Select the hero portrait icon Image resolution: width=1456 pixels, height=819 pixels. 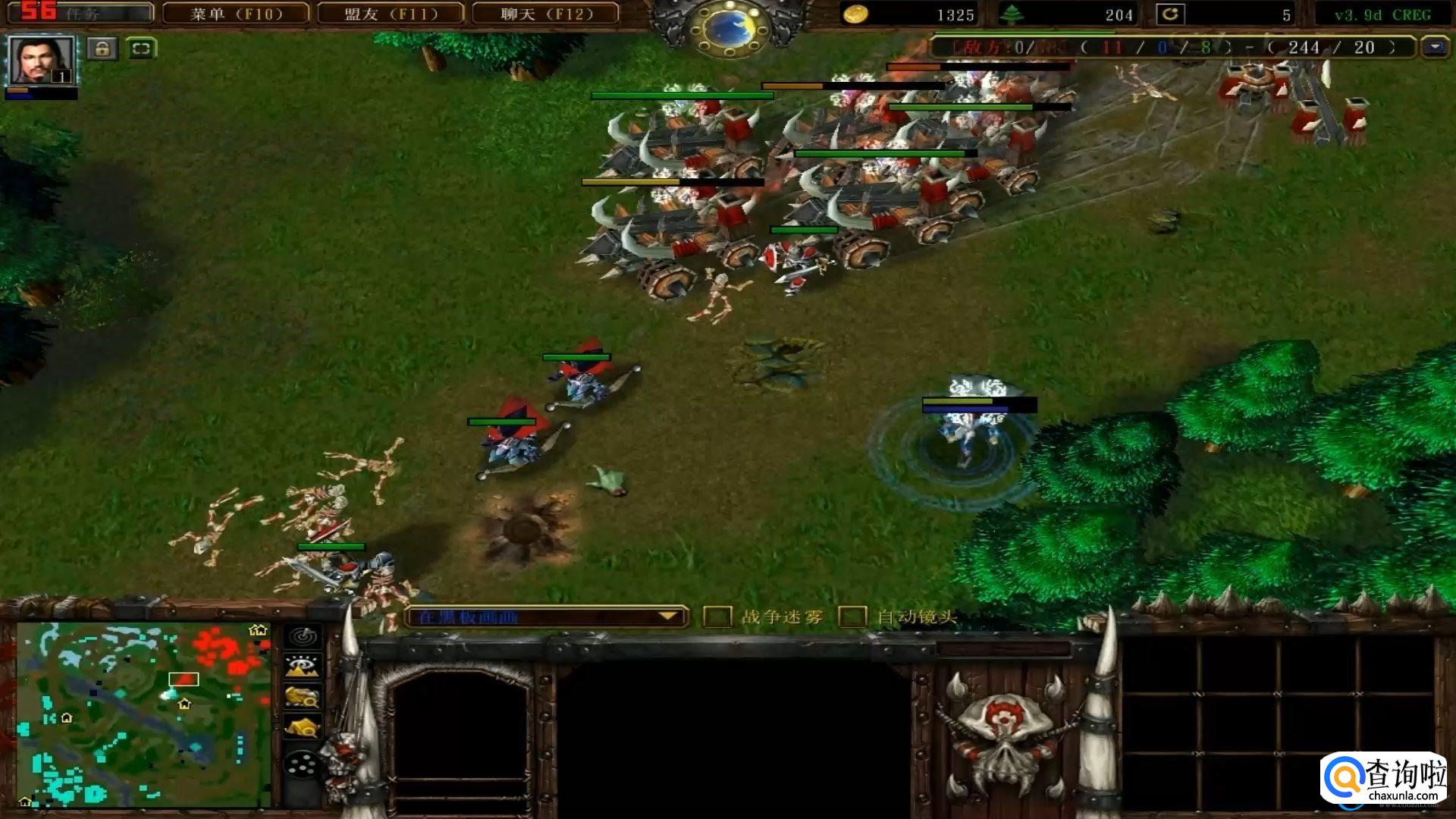(x=41, y=61)
